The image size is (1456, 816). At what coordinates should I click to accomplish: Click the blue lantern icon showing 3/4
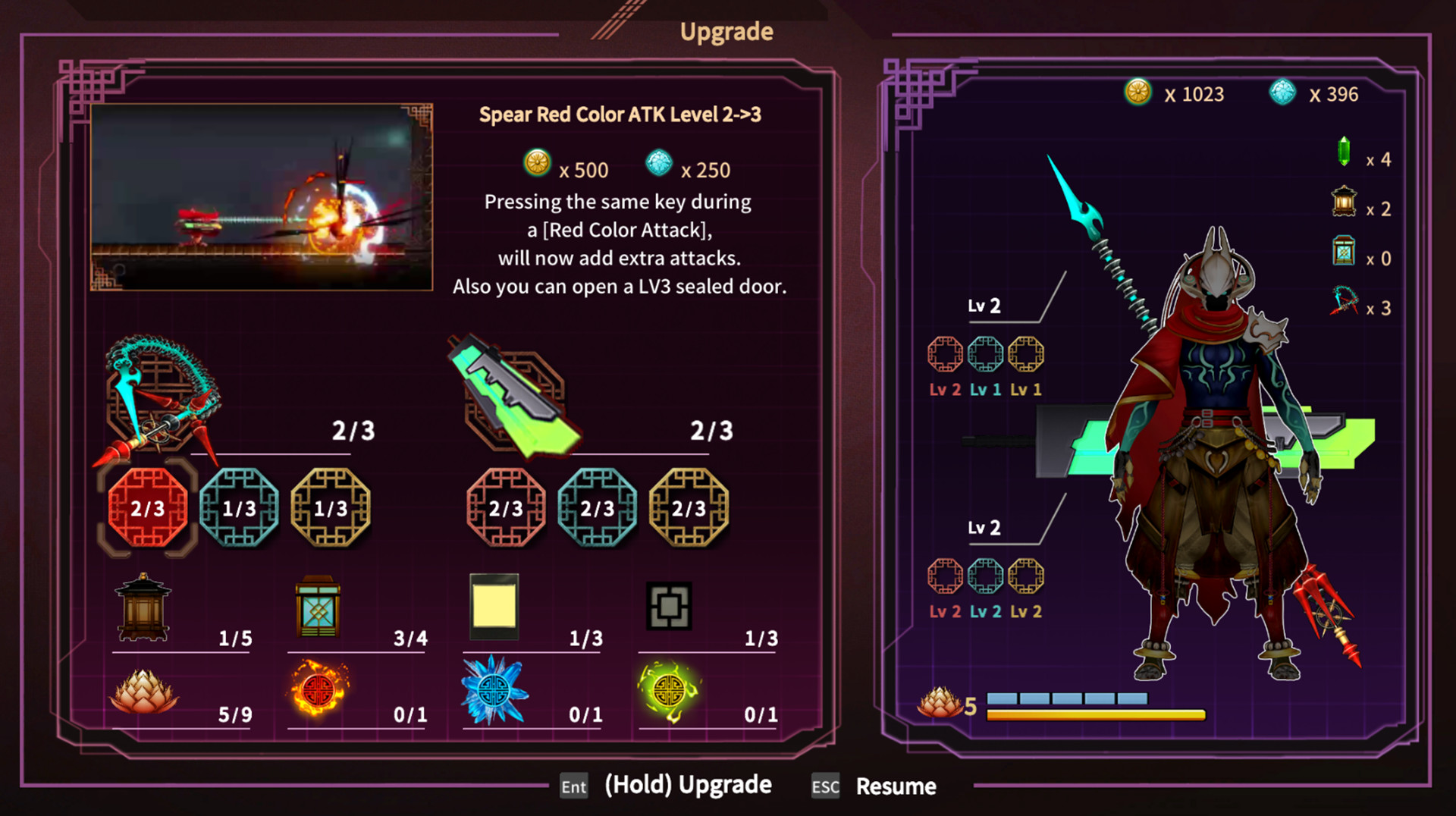(x=318, y=607)
